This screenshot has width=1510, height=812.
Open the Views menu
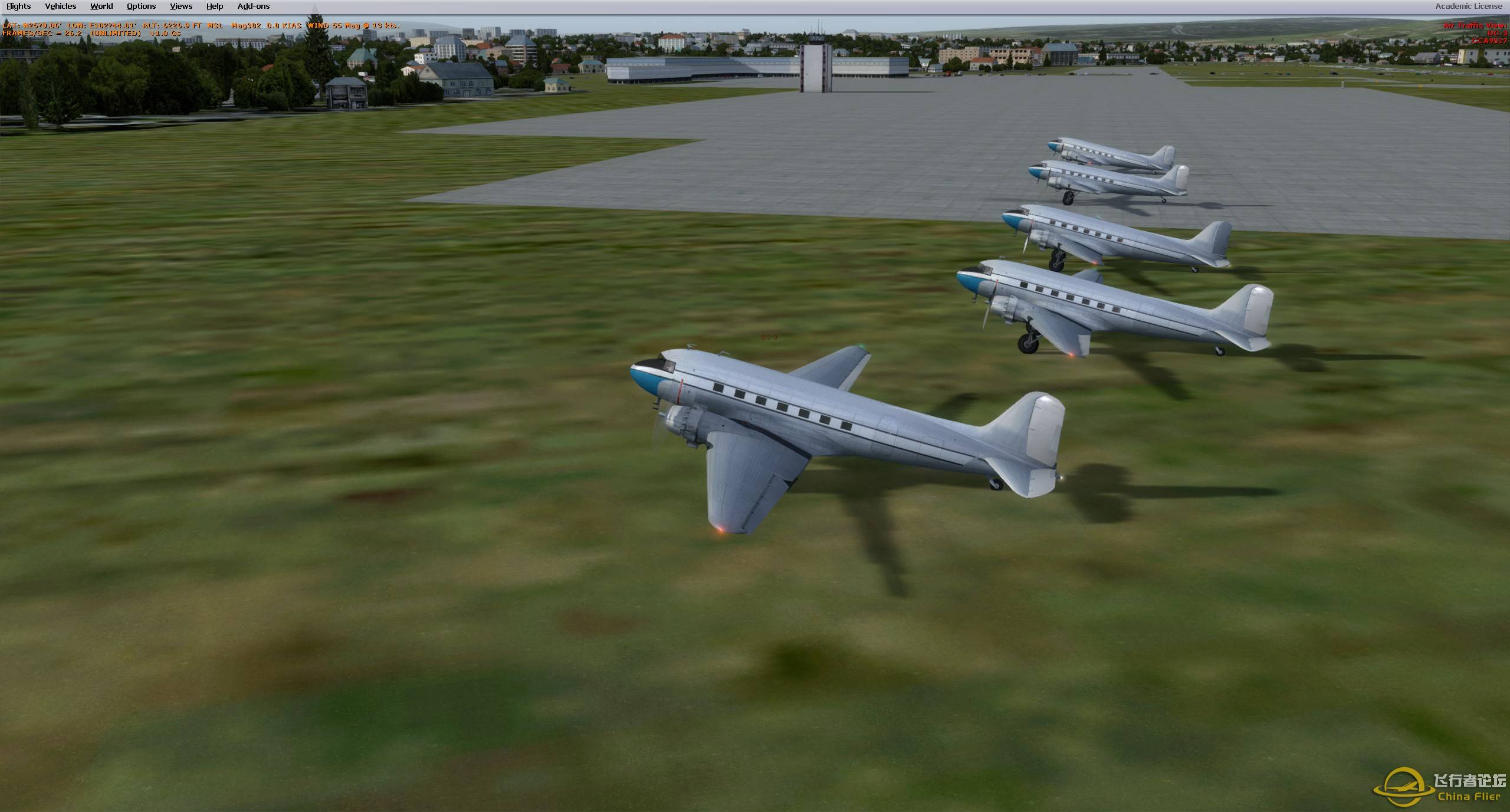pyautogui.click(x=180, y=6)
